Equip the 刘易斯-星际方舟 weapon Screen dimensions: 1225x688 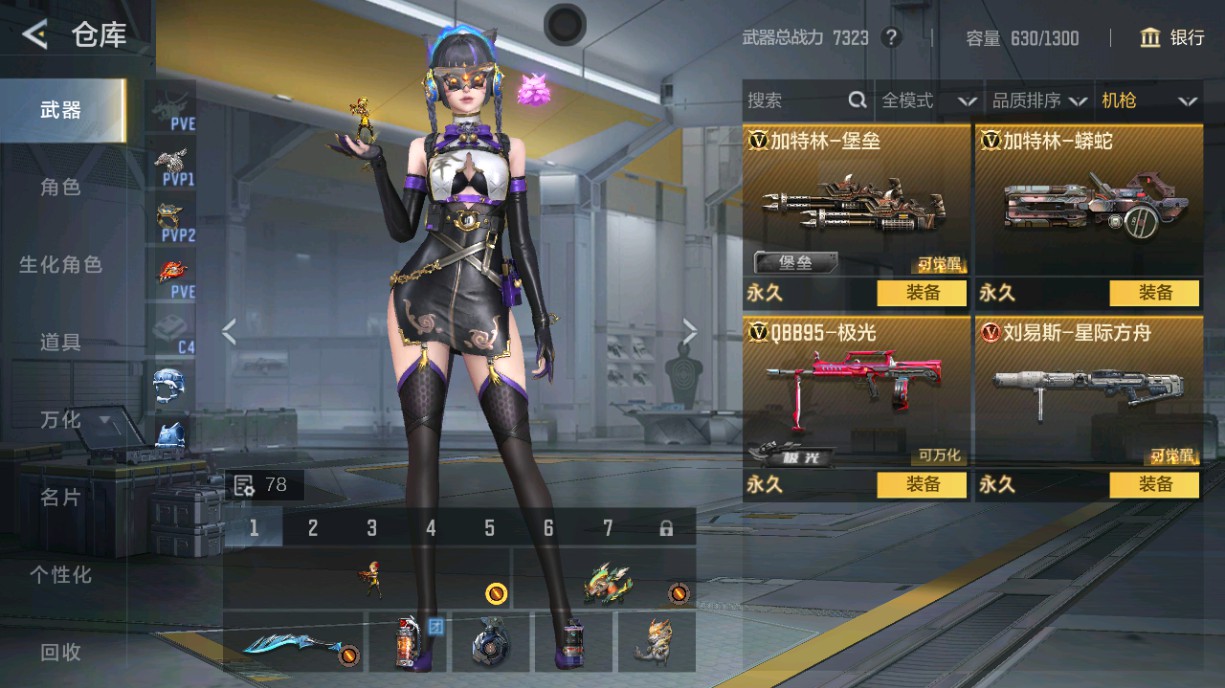tap(1154, 485)
